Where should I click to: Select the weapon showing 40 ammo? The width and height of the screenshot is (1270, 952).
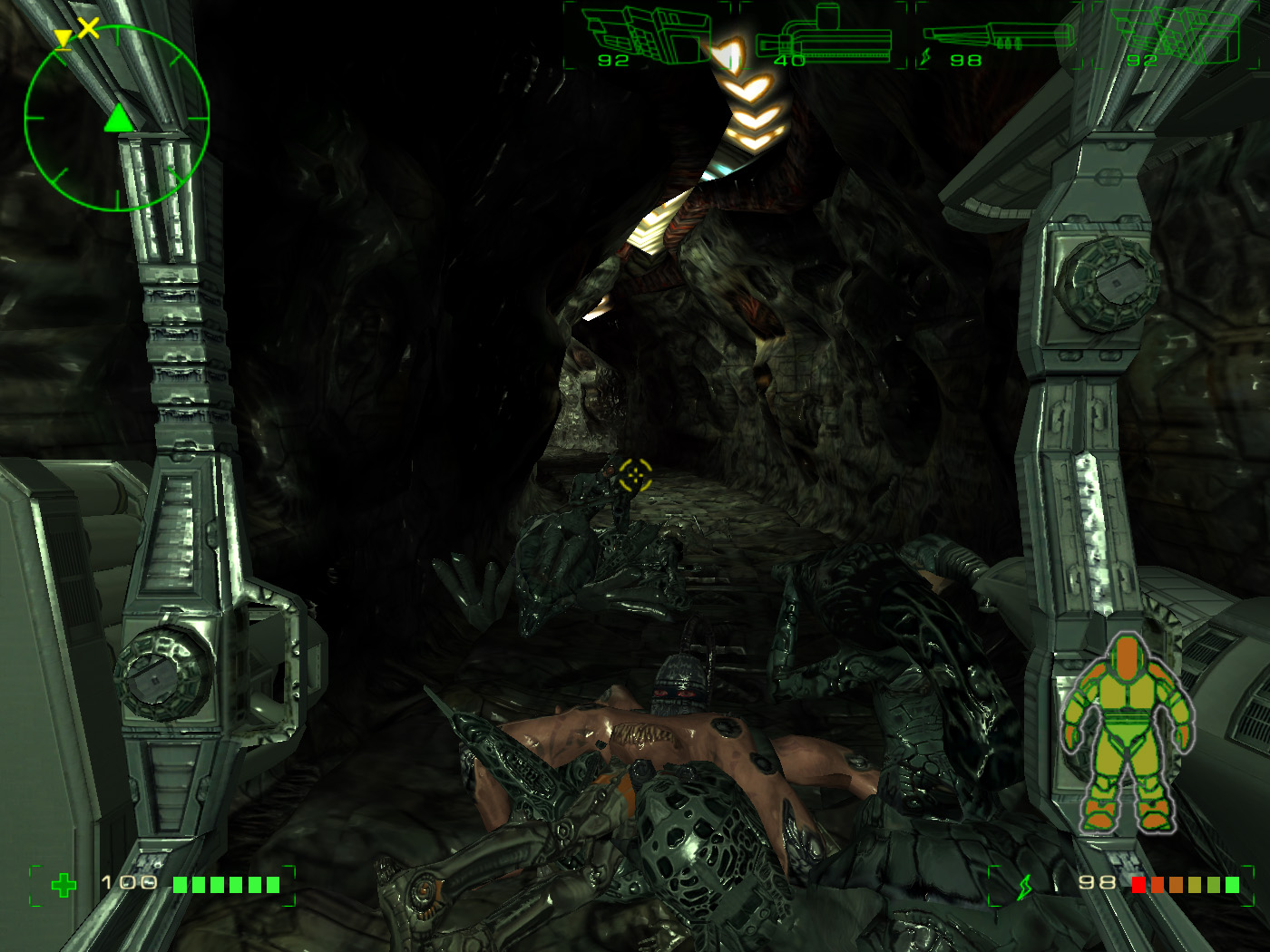pyautogui.click(x=824, y=38)
